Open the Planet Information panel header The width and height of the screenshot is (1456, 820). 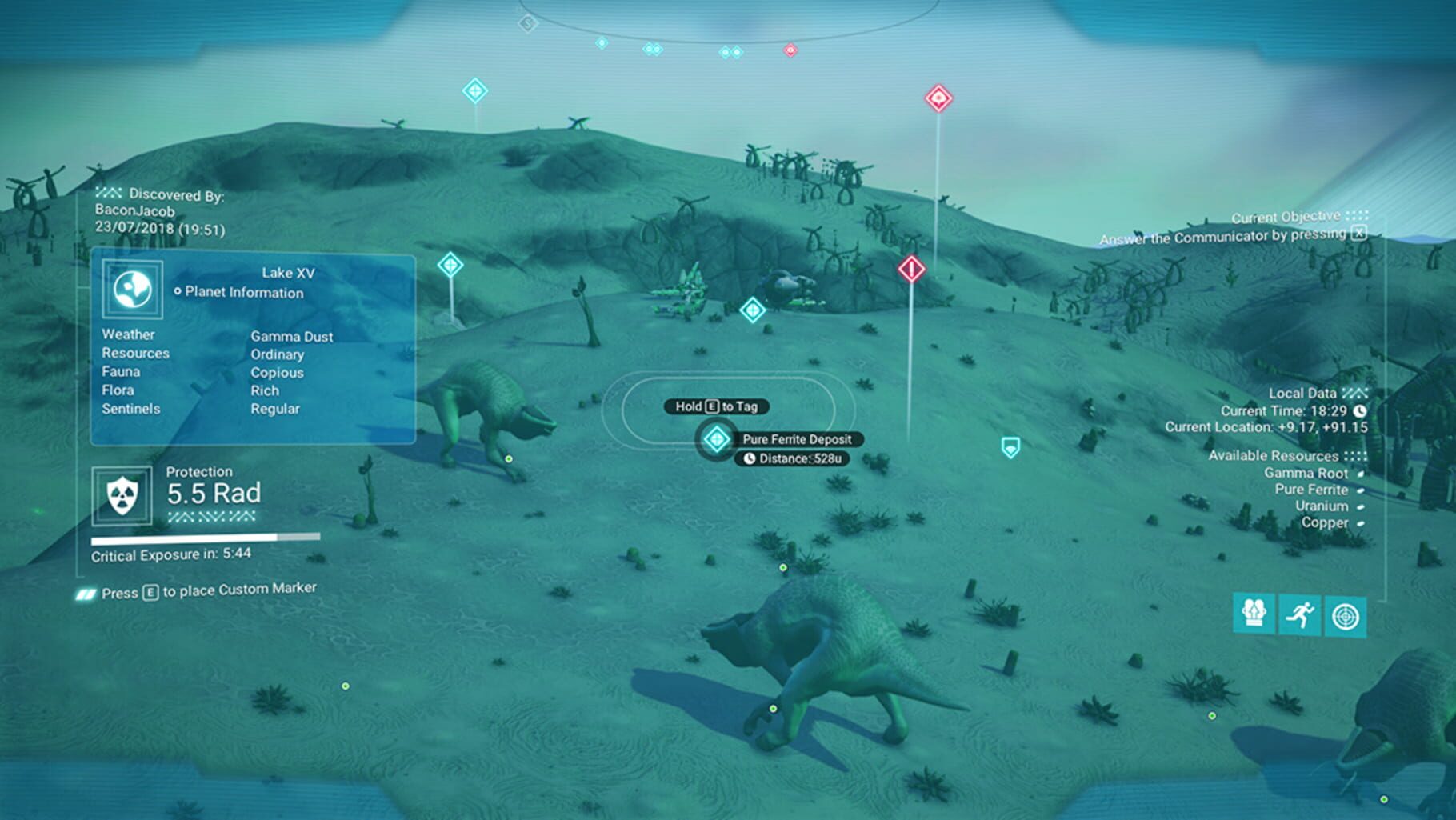(x=238, y=293)
